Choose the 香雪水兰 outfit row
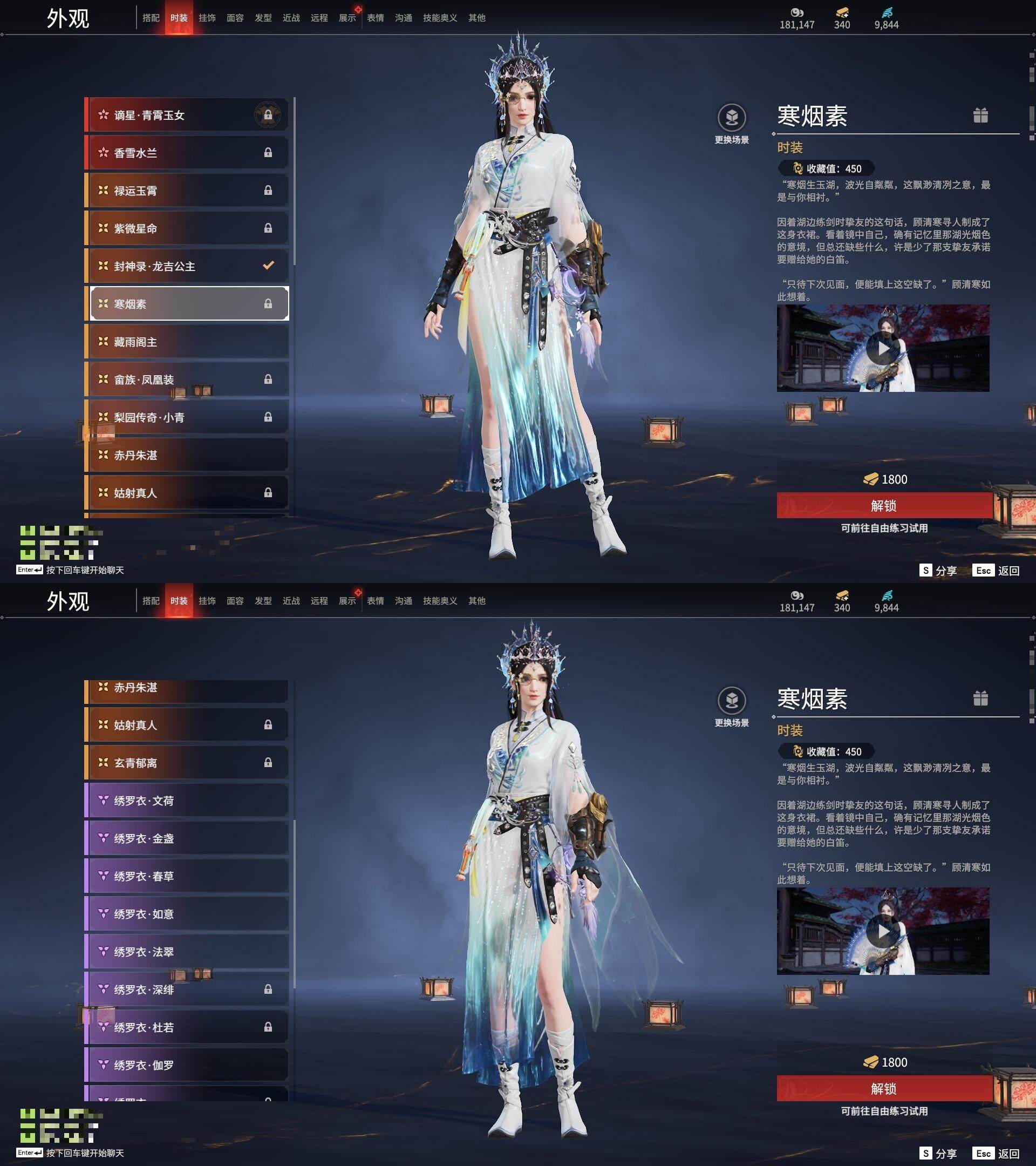This screenshot has width=1036, height=1166. [x=187, y=153]
